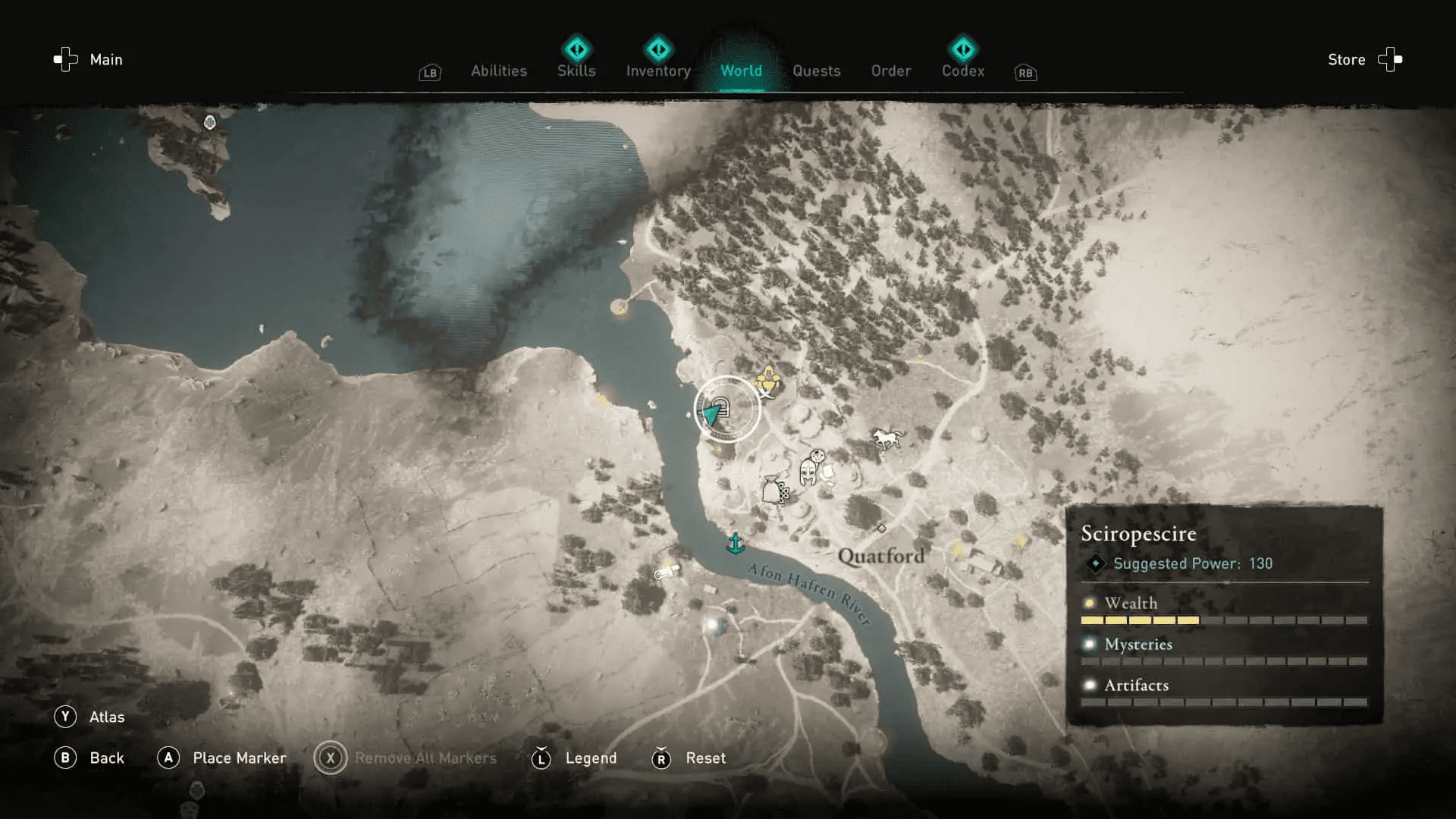
Task: Switch to the Inventory tab
Action: [657, 71]
